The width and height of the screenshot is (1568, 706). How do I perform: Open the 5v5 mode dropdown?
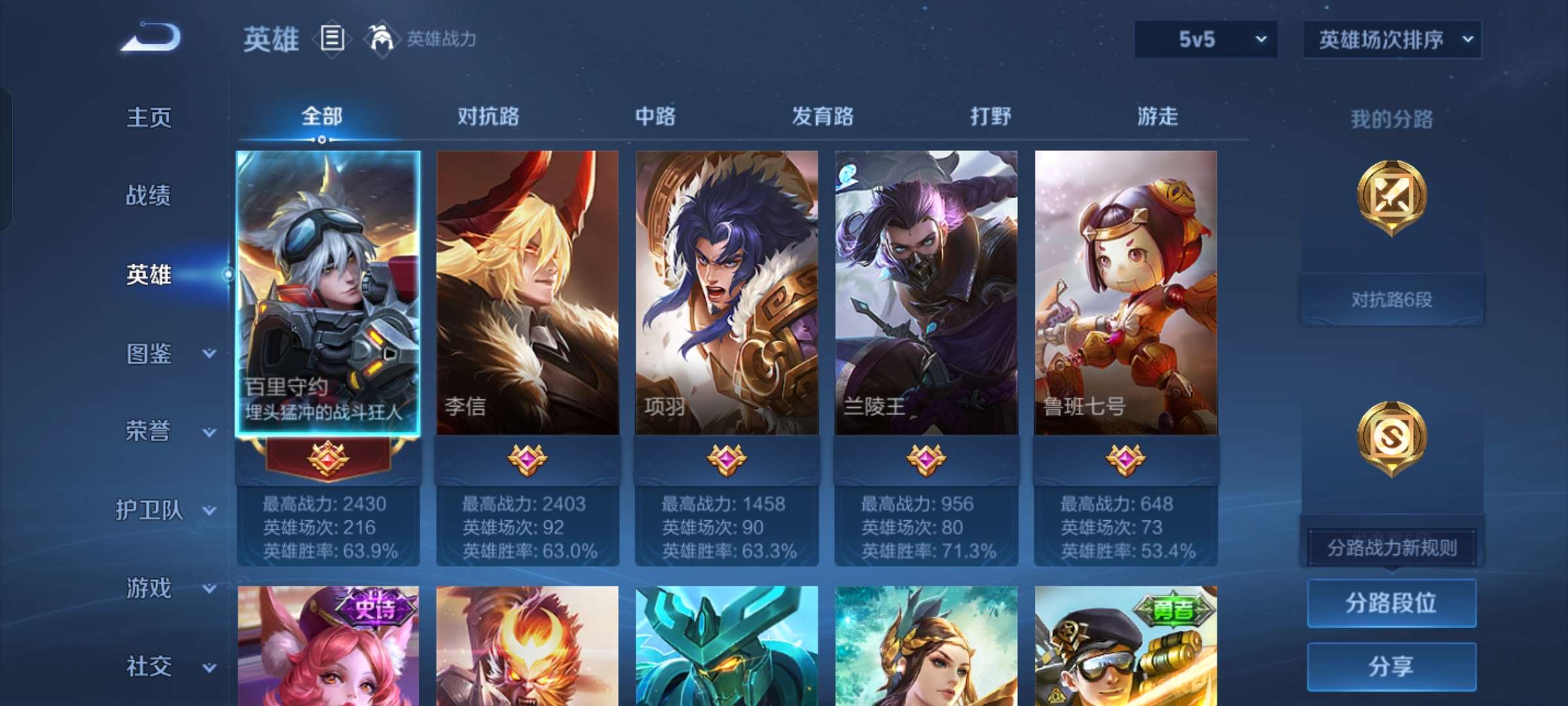(x=1205, y=38)
